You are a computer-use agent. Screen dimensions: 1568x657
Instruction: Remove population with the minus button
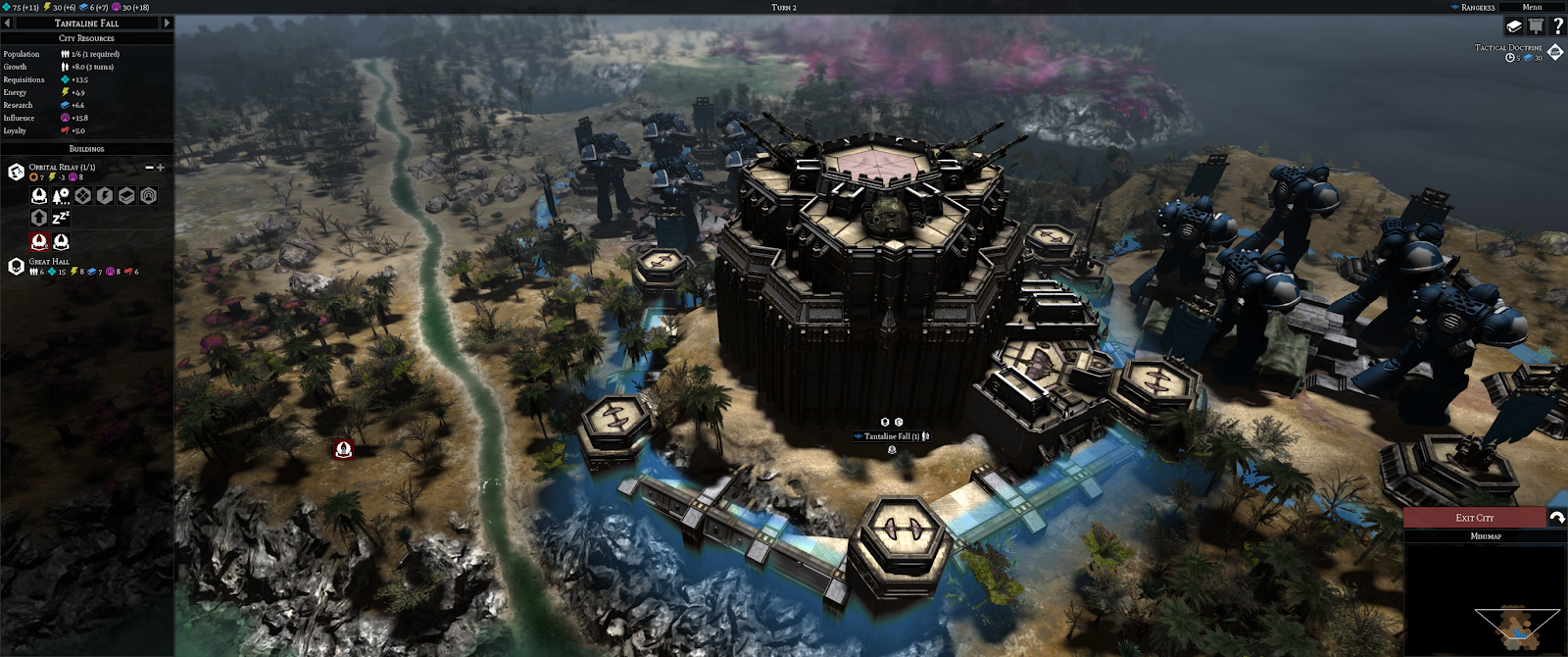[149, 168]
